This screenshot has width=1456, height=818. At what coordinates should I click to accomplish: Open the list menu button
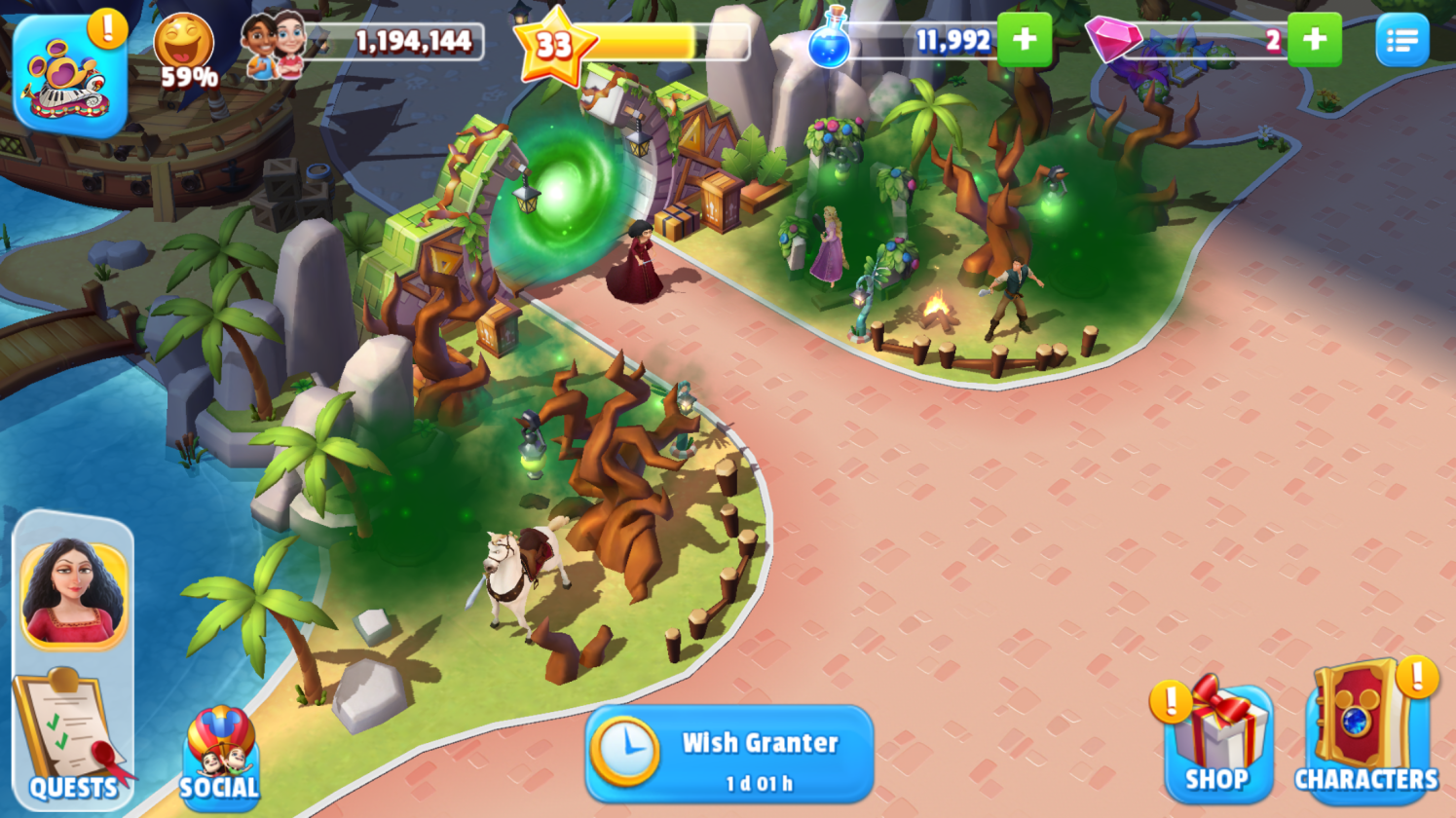(x=1402, y=40)
